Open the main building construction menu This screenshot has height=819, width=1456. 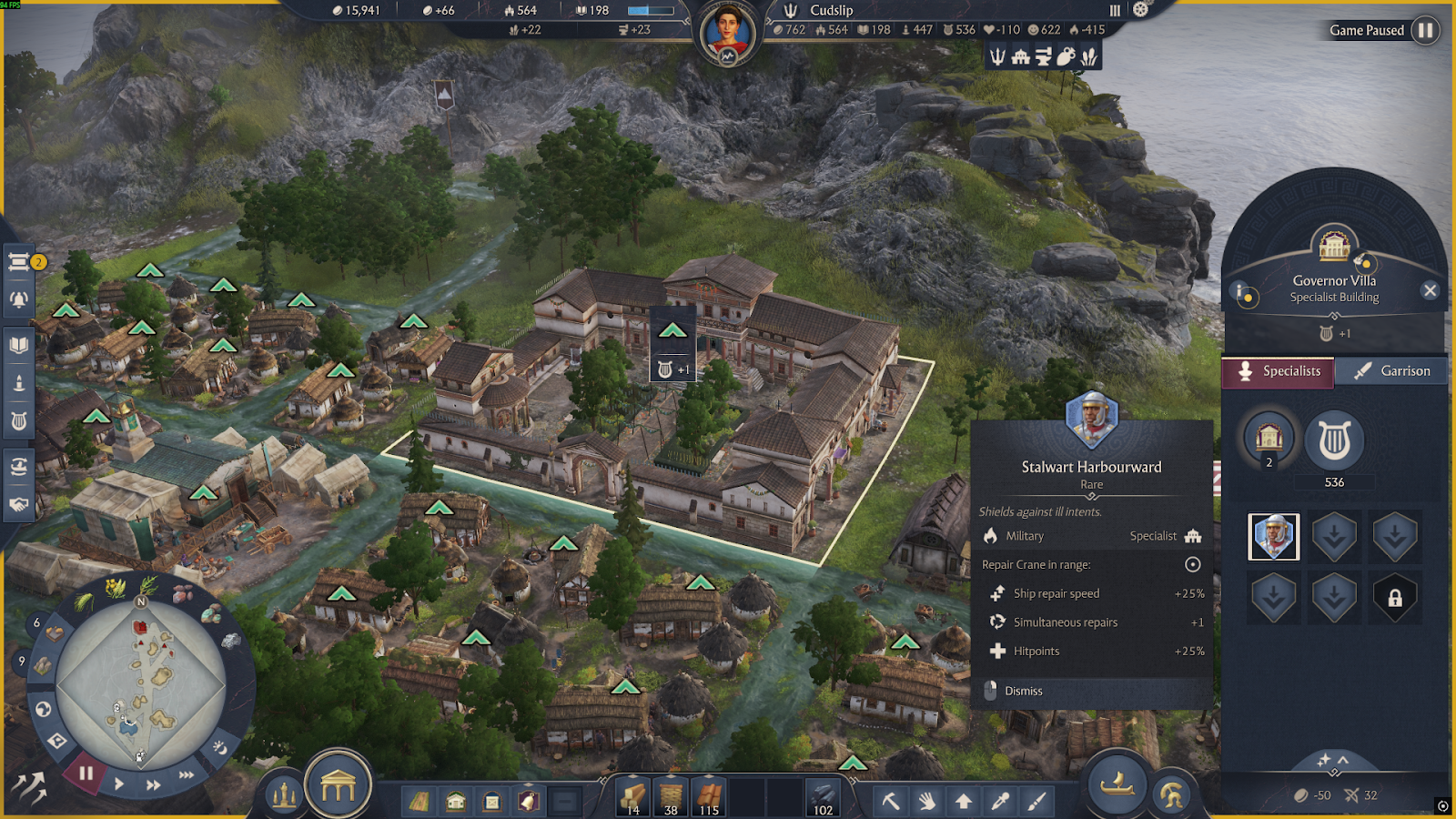[x=338, y=786]
